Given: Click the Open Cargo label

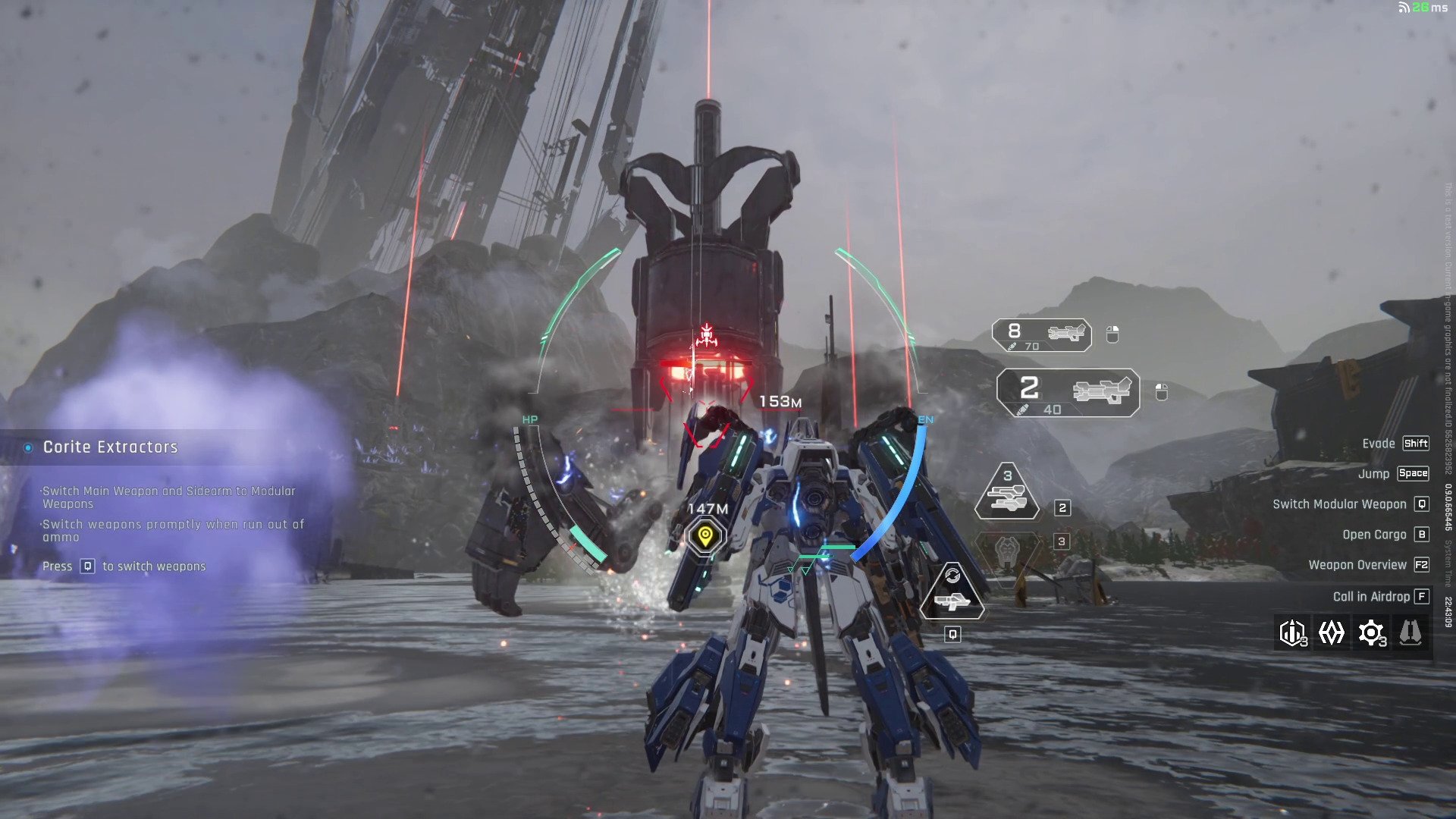Looking at the screenshot, I should [x=1374, y=535].
